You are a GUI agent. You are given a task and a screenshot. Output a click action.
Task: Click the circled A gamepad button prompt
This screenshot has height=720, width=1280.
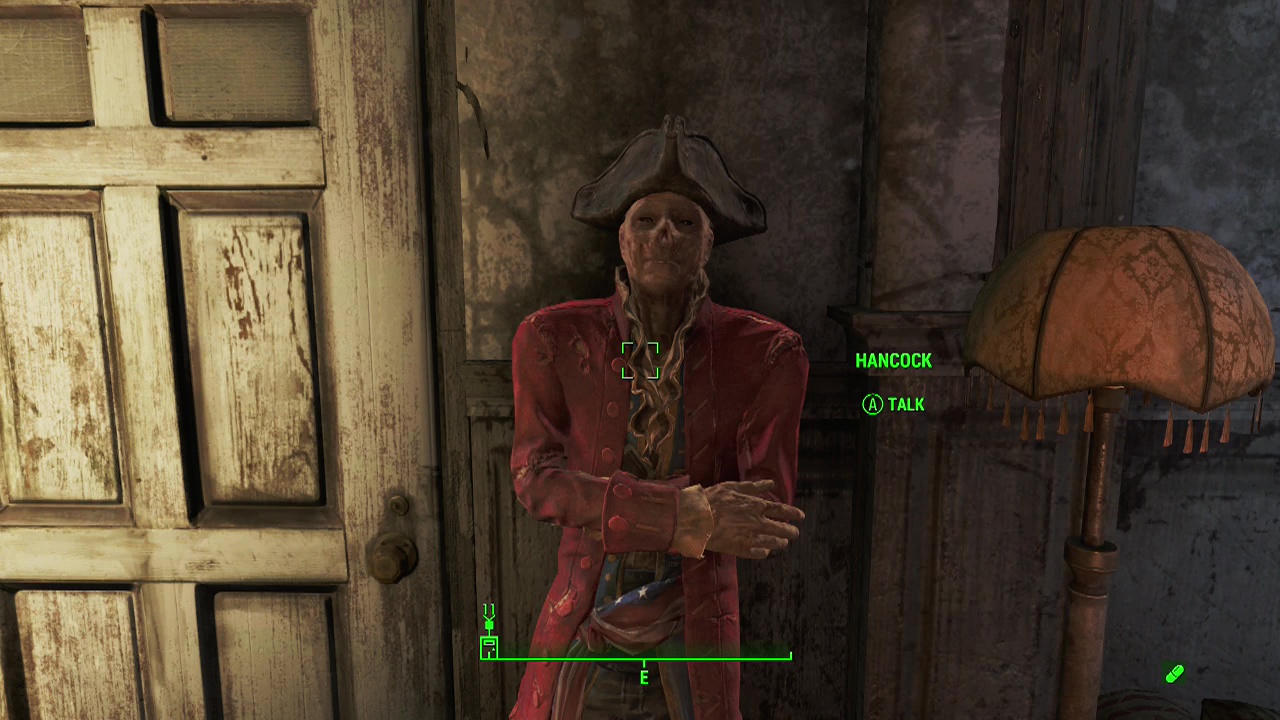tap(871, 405)
